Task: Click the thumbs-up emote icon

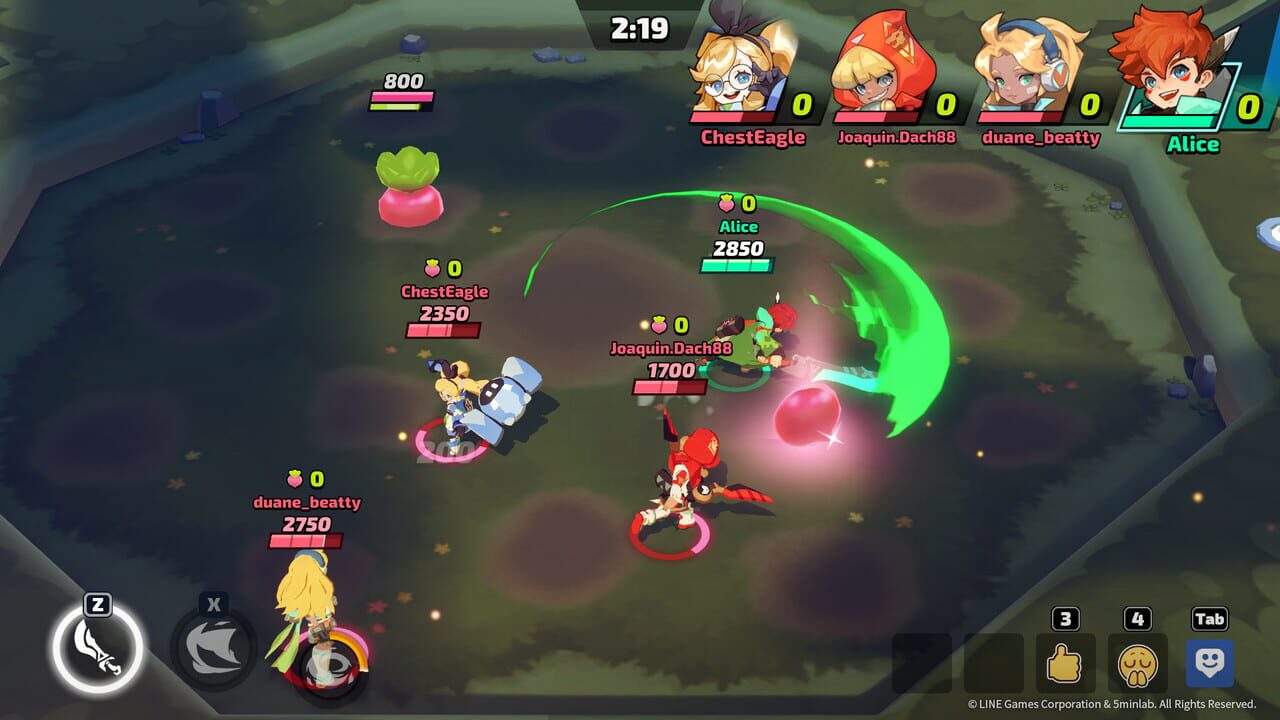Action: [x=1064, y=660]
